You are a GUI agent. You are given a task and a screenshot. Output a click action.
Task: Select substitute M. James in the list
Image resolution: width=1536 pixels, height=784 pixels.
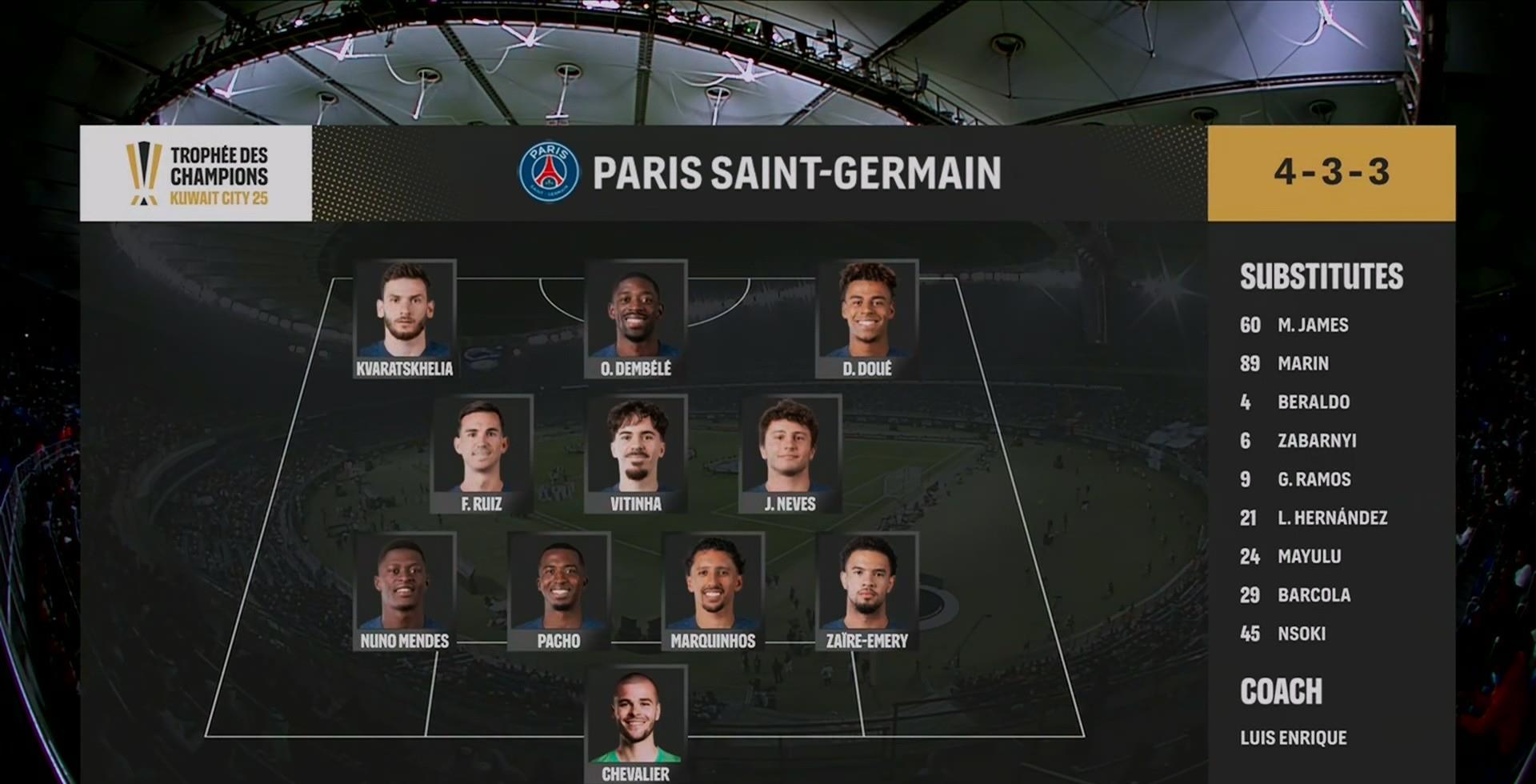pos(1312,325)
